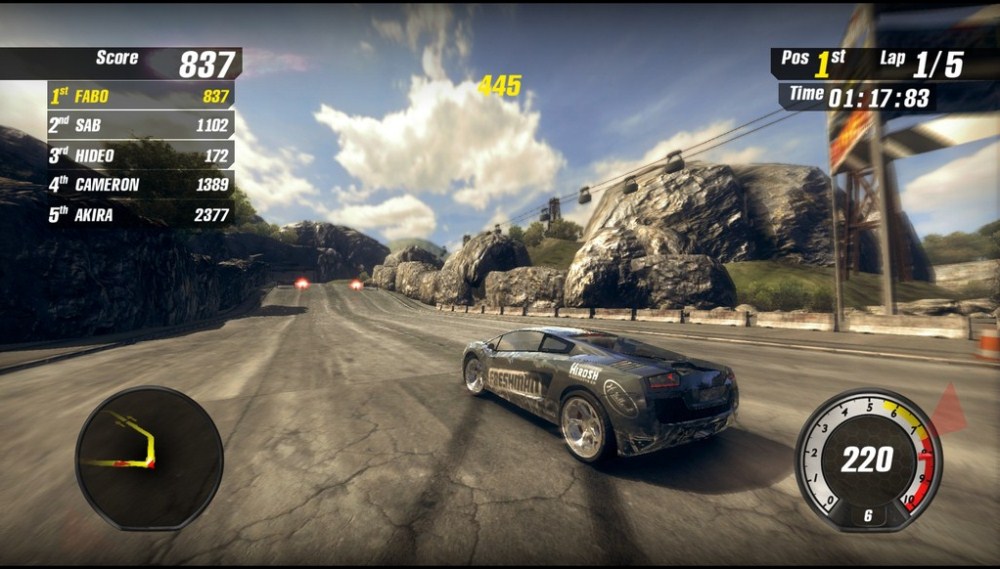Select SAB's row in the leaderboard
Viewport: 1000px width, 569px height.
[x=140, y=126]
